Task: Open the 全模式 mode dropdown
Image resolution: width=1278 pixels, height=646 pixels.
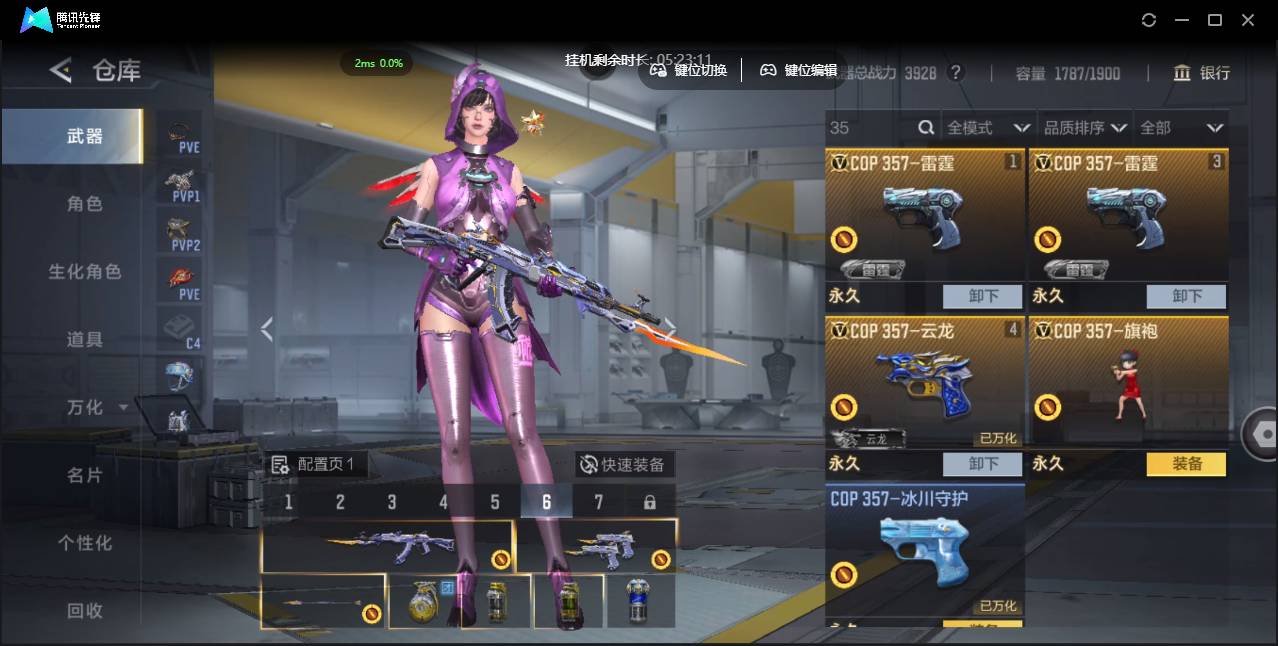Action: [x=988, y=128]
